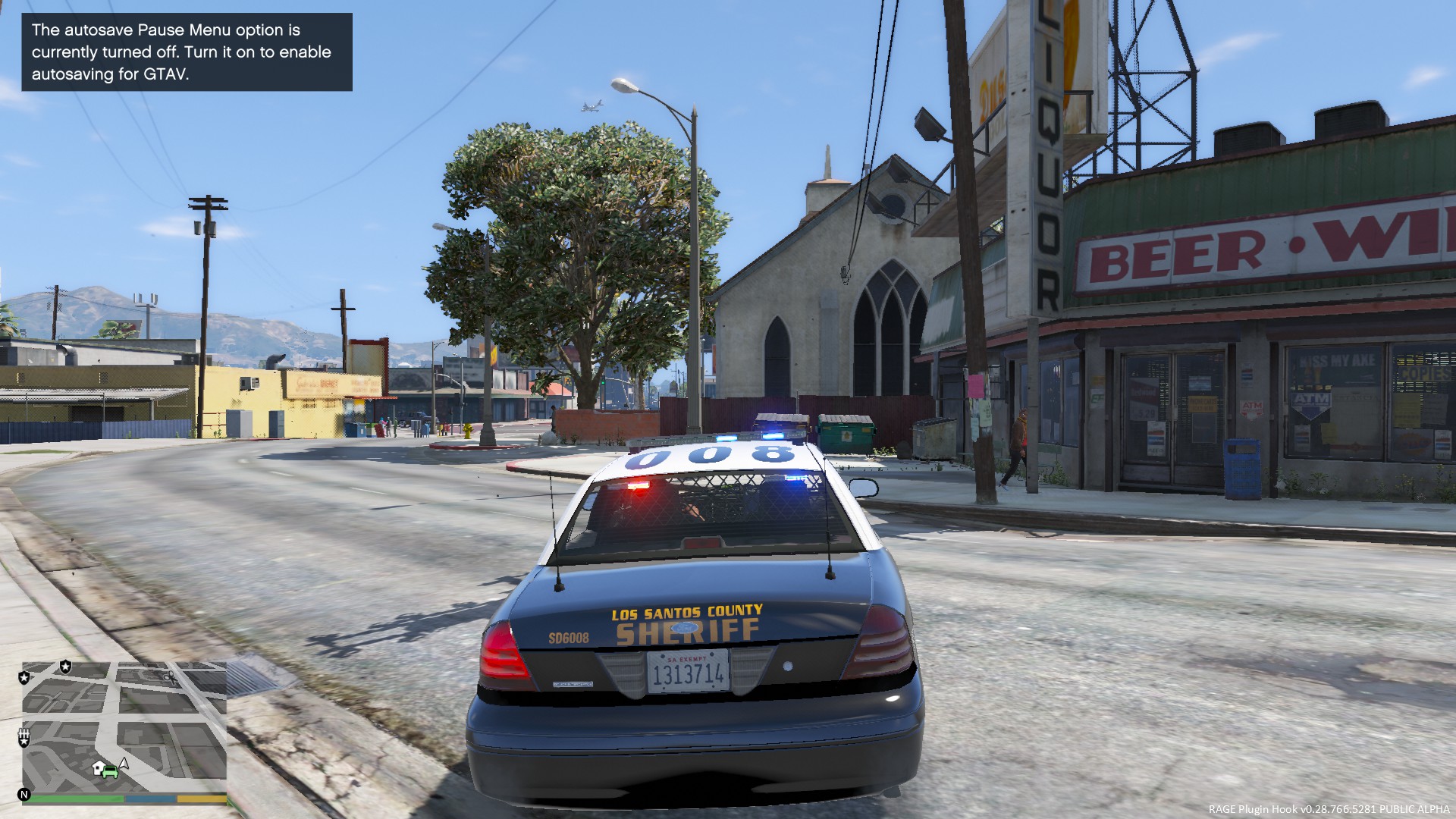Click the north compass N marker
Viewport: 1456px width, 819px height.
point(24,795)
